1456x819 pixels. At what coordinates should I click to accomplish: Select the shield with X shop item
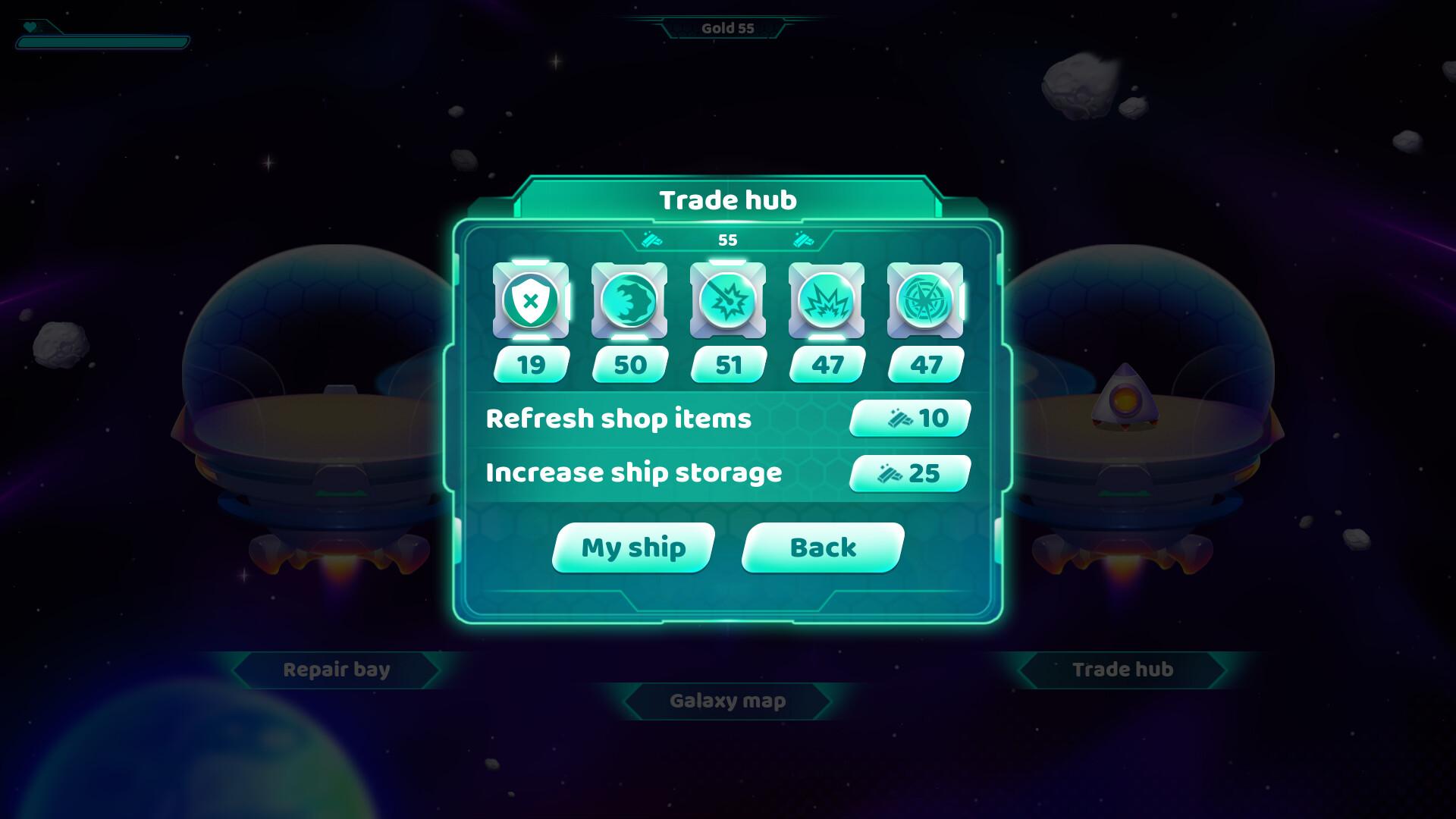click(x=531, y=300)
